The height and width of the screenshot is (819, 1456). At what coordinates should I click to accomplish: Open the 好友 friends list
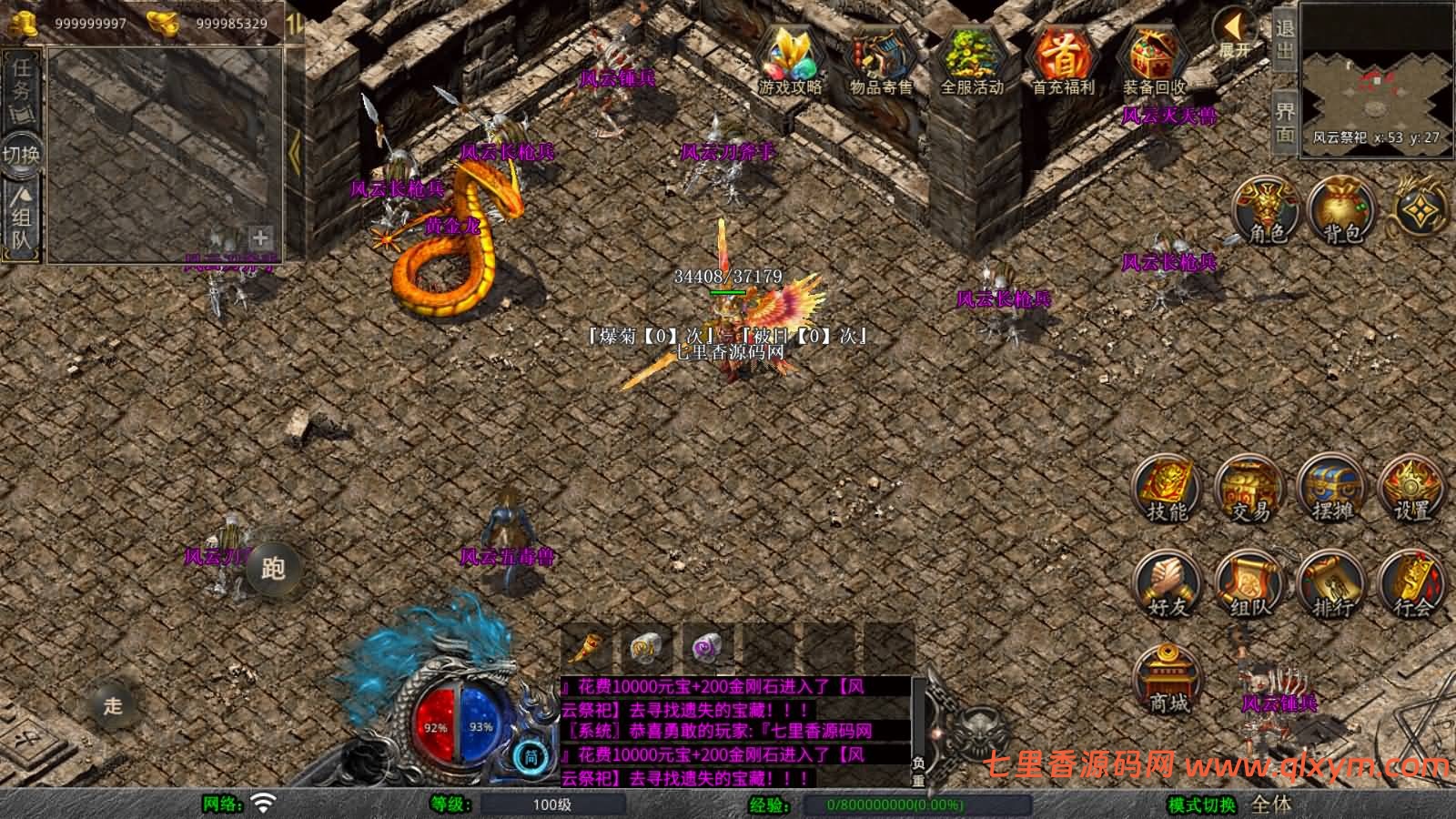coord(1168,585)
